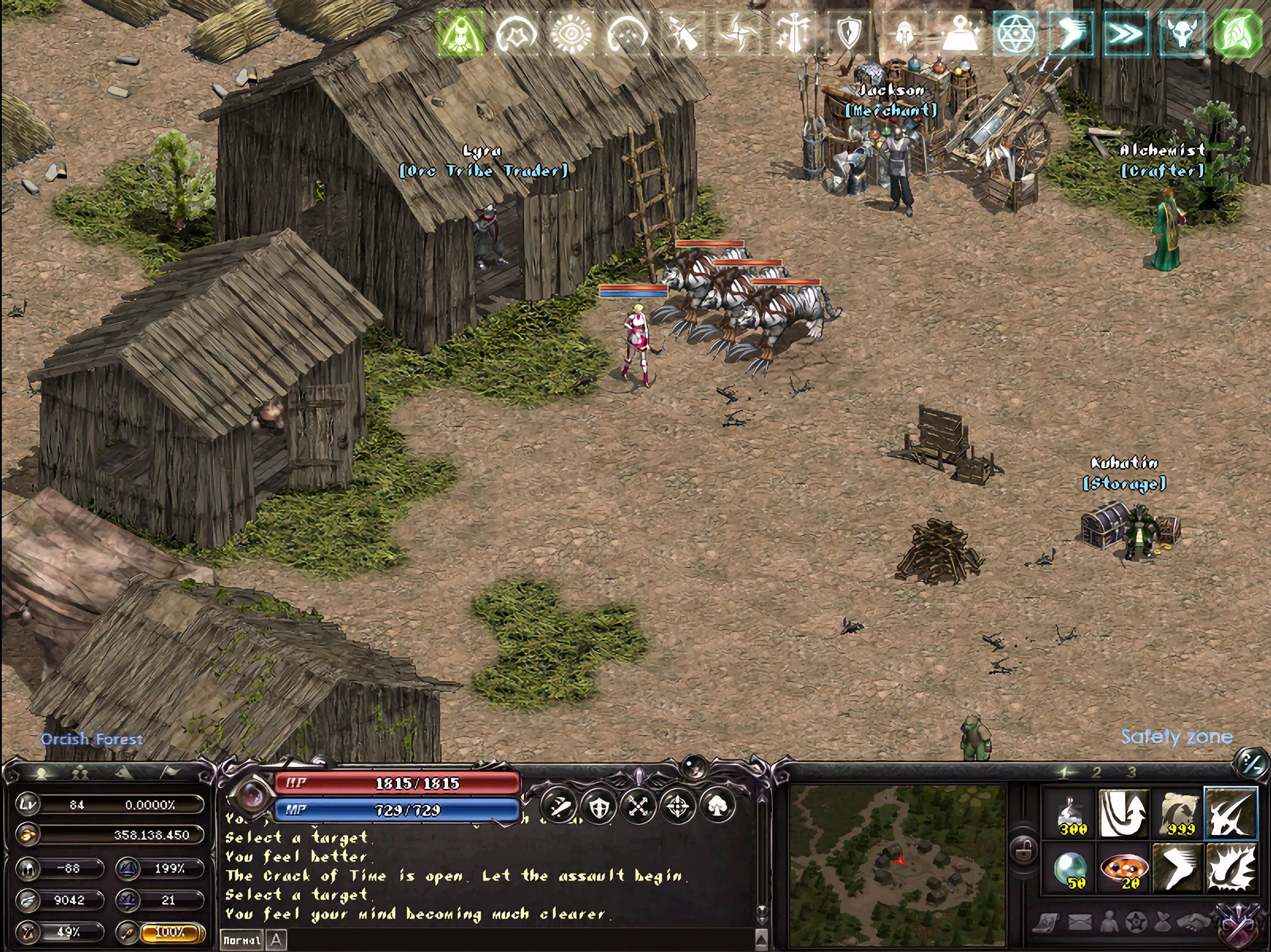Click the bull skull buff icon
The width and height of the screenshot is (1271, 952).
point(1181,34)
